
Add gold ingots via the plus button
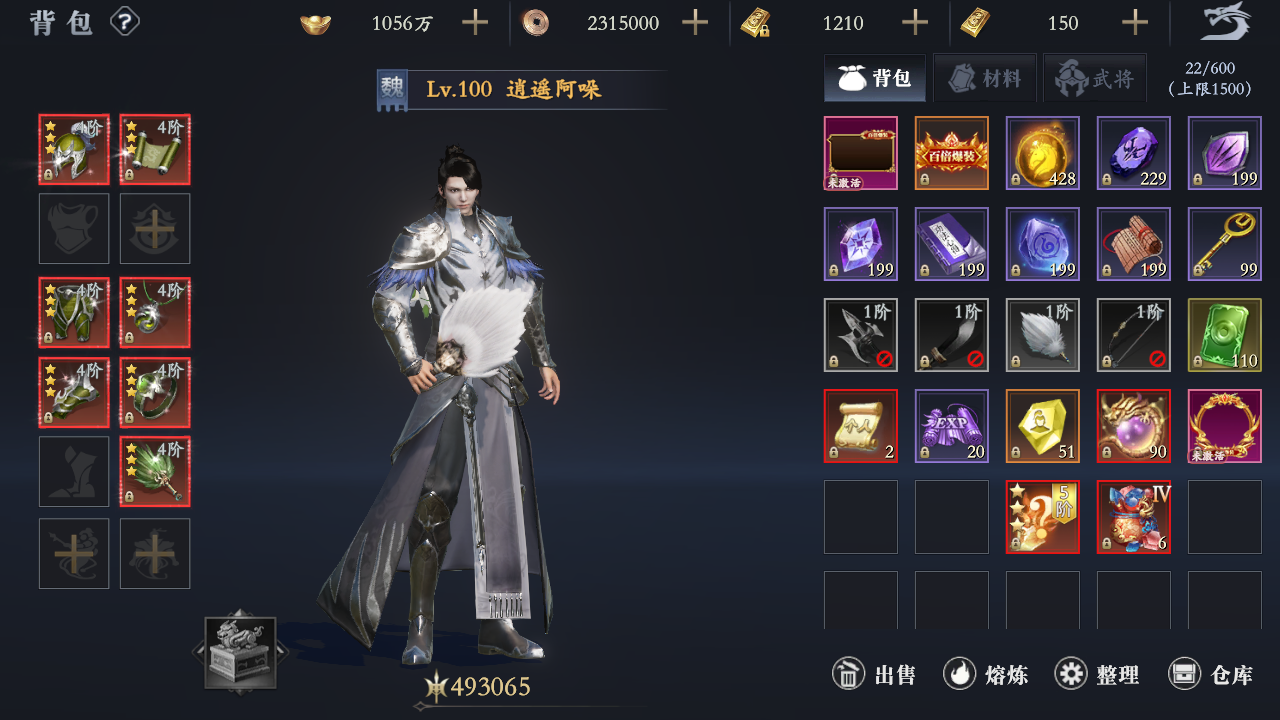click(474, 22)
